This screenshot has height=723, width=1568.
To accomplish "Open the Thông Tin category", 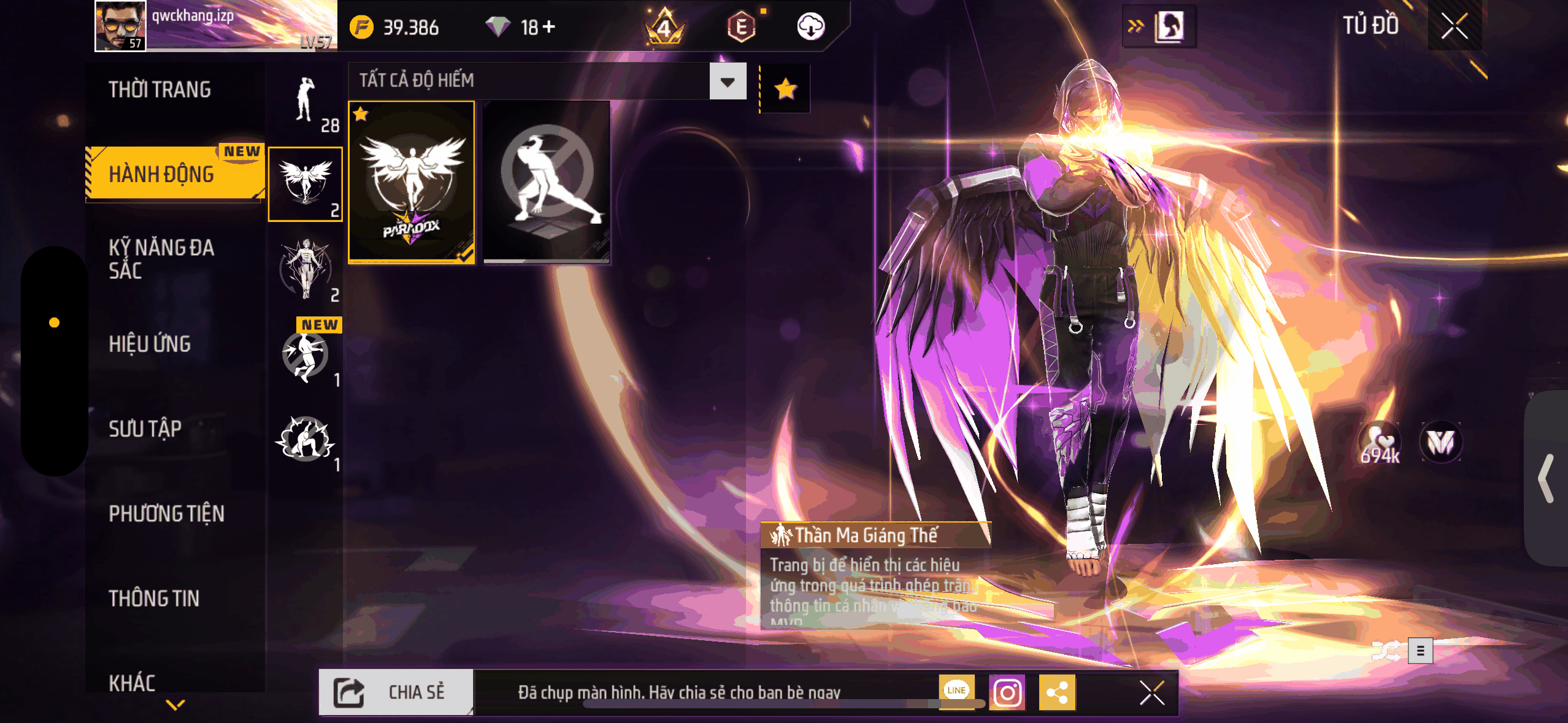I will click(154, 598).
